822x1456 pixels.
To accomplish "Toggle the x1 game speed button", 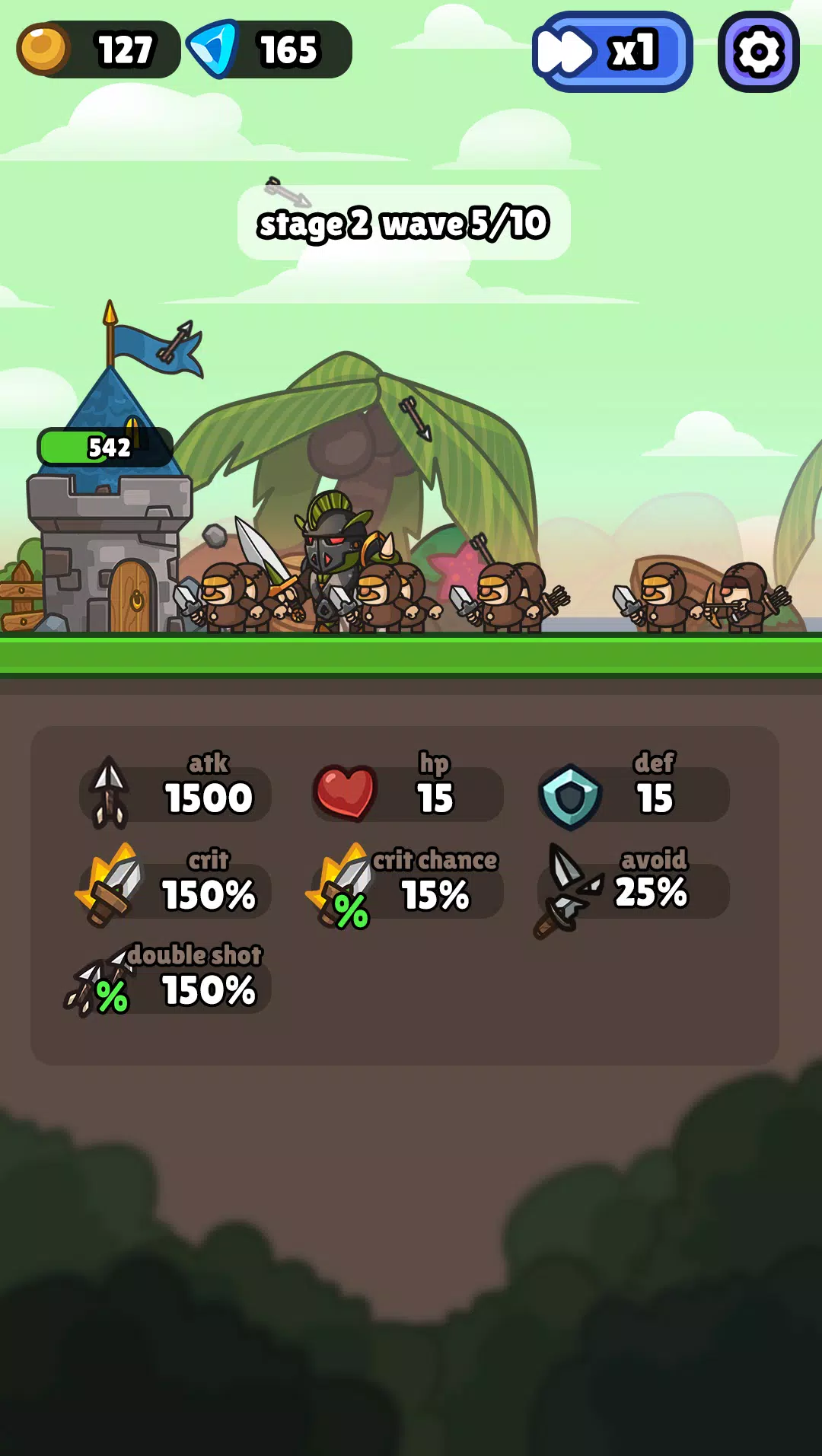I will pos(612,52).
